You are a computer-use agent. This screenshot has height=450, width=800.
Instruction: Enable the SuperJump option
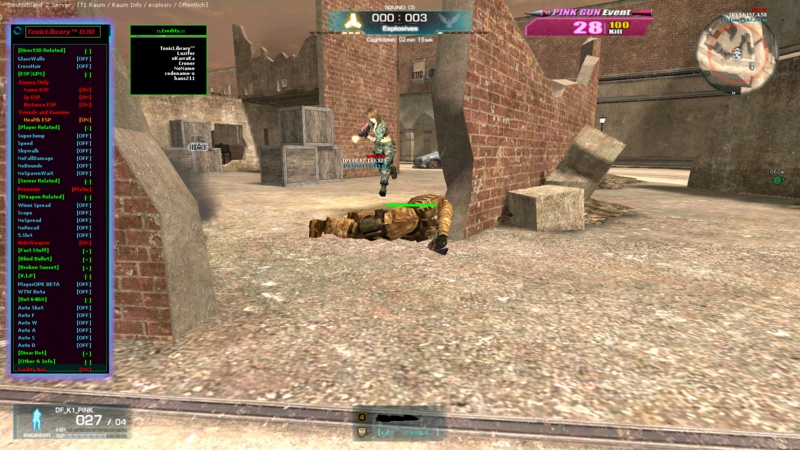[84, 135]
